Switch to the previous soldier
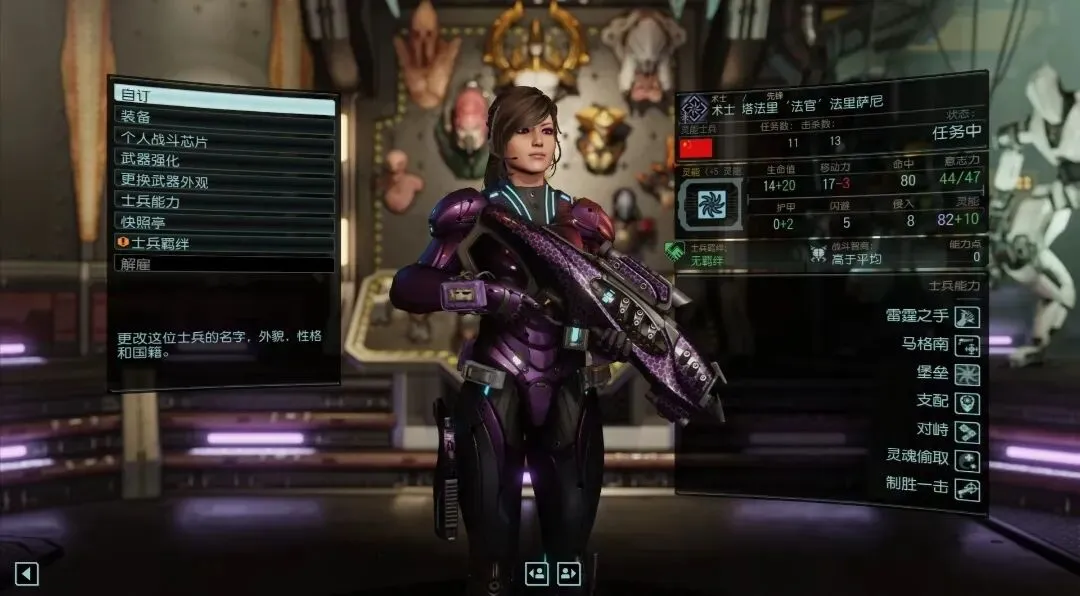 (x=537, y=573)
